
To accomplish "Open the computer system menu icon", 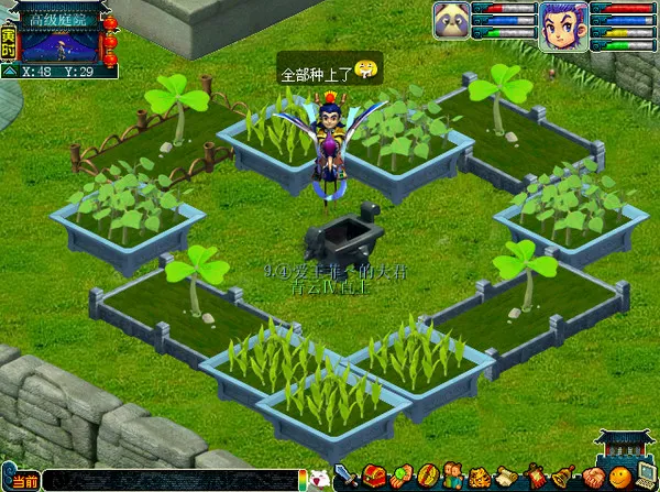I will click(x=646, y=474).
